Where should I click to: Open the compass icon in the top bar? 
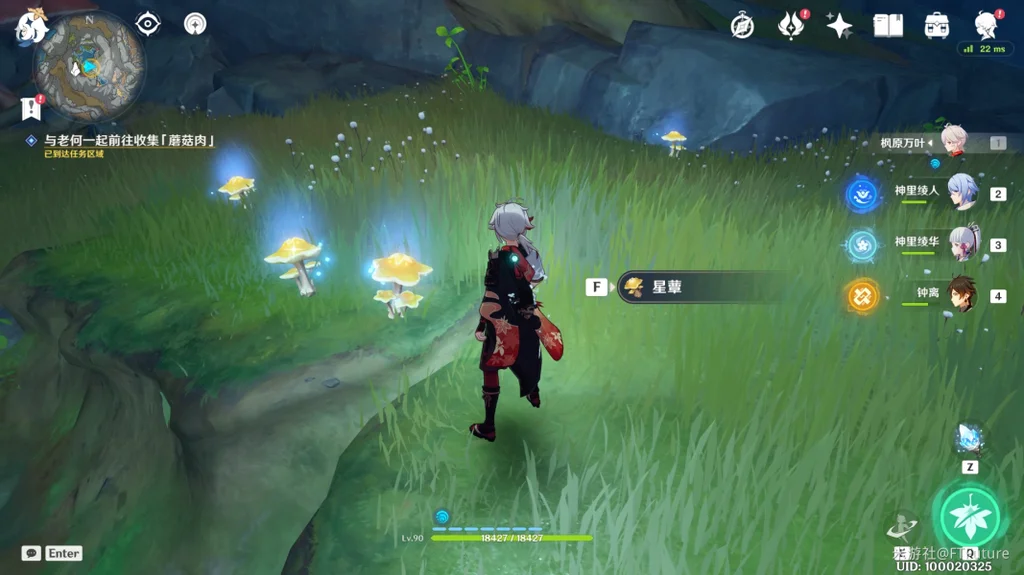pyautogui.click(x=742, y=26)
